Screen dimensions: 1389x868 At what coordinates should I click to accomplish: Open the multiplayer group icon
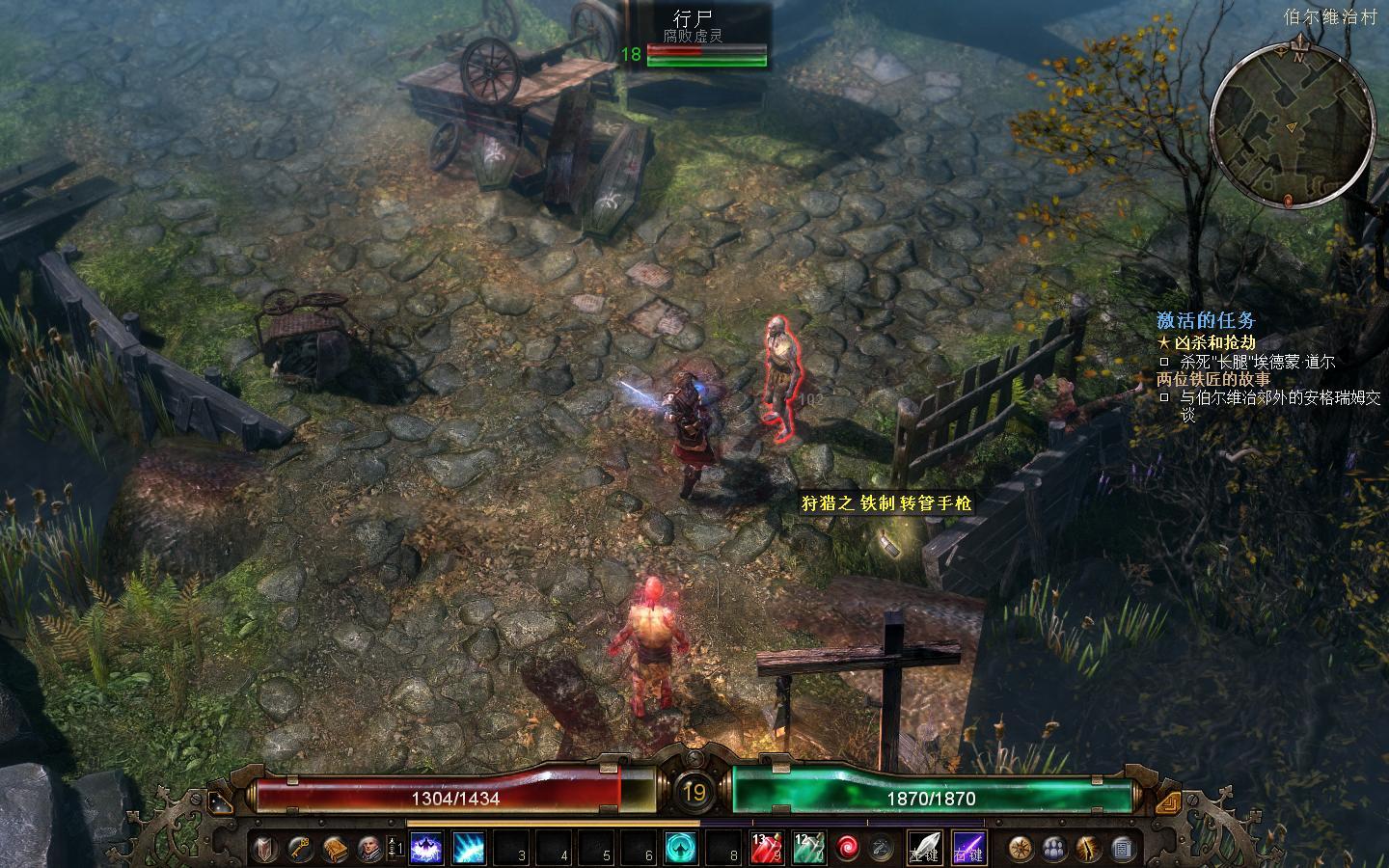1054,849
